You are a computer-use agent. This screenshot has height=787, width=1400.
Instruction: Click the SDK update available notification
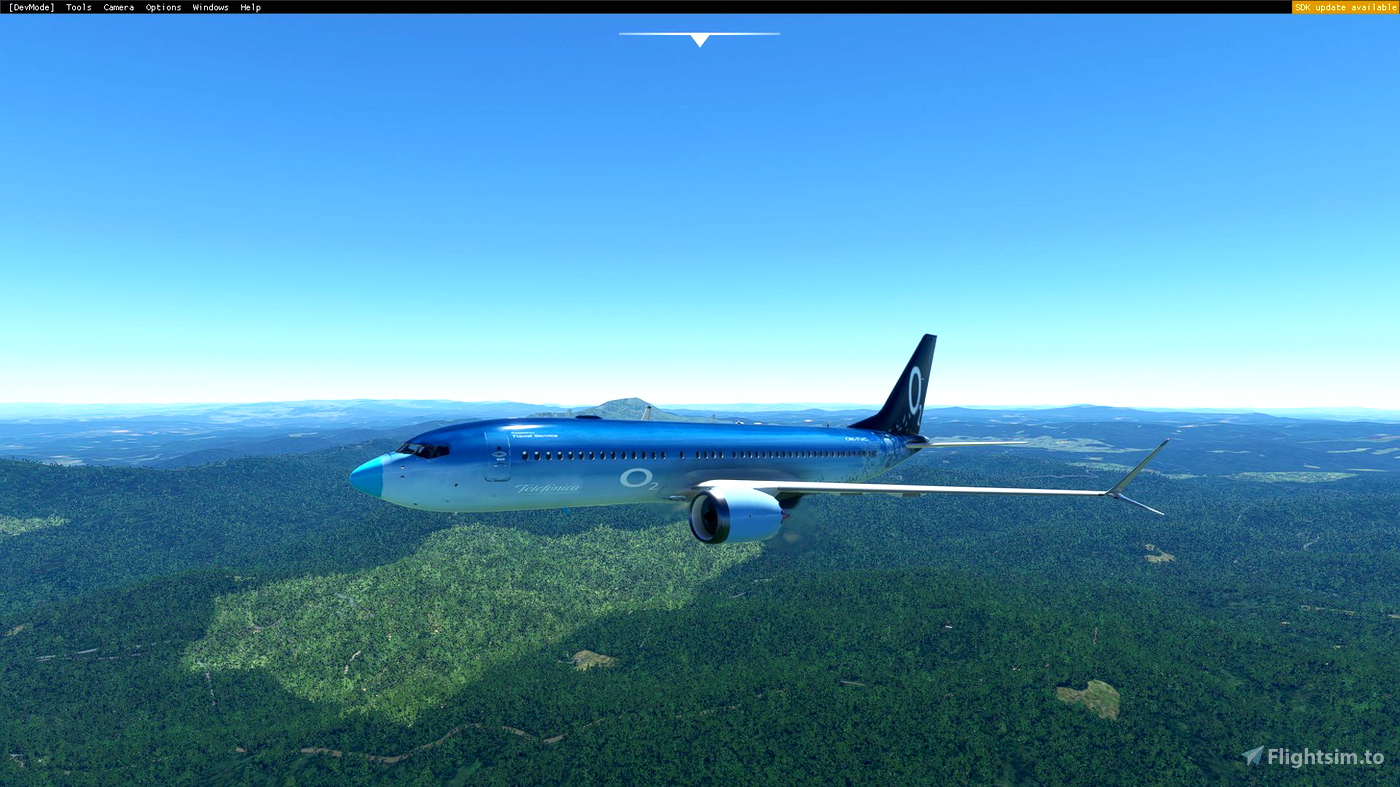coord(1345,6)
